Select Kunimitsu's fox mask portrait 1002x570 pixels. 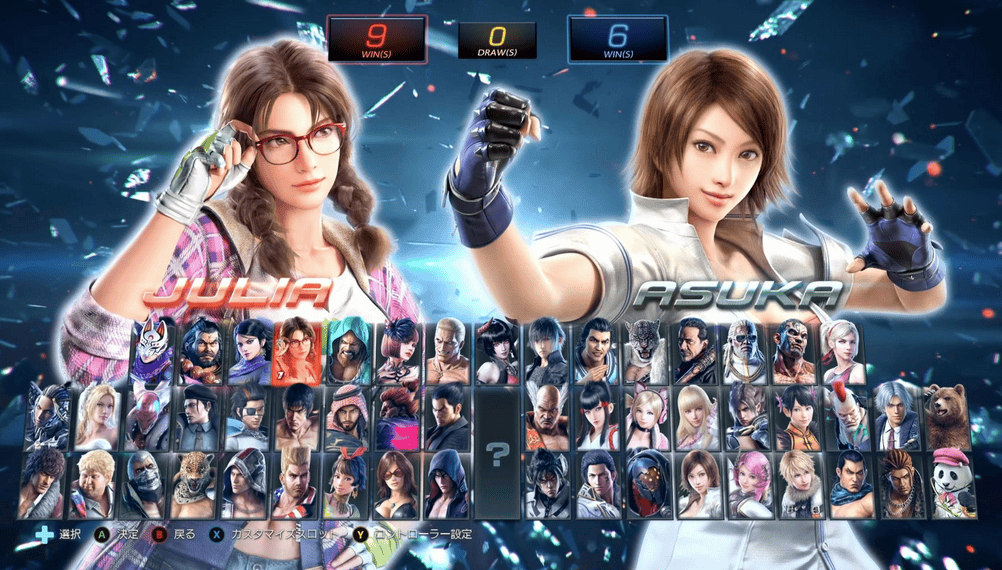[152, 351]
